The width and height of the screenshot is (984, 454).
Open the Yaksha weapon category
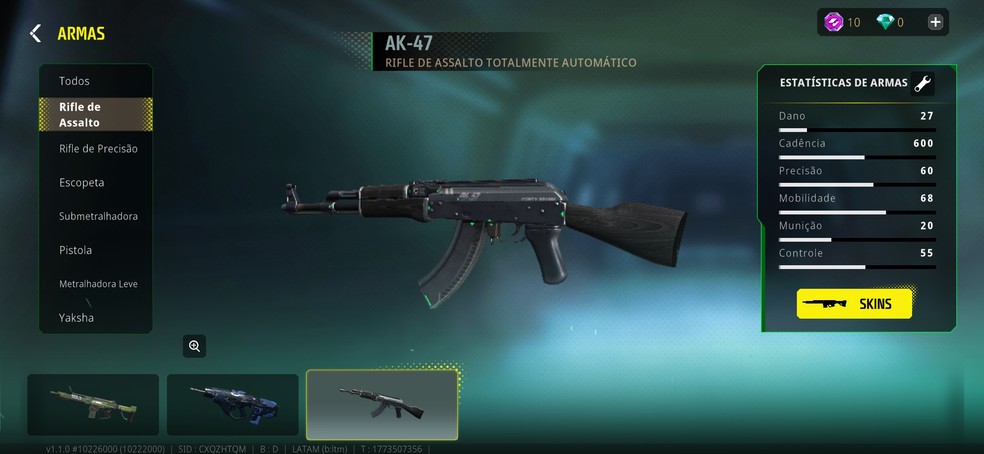click(x=76, y=318)
